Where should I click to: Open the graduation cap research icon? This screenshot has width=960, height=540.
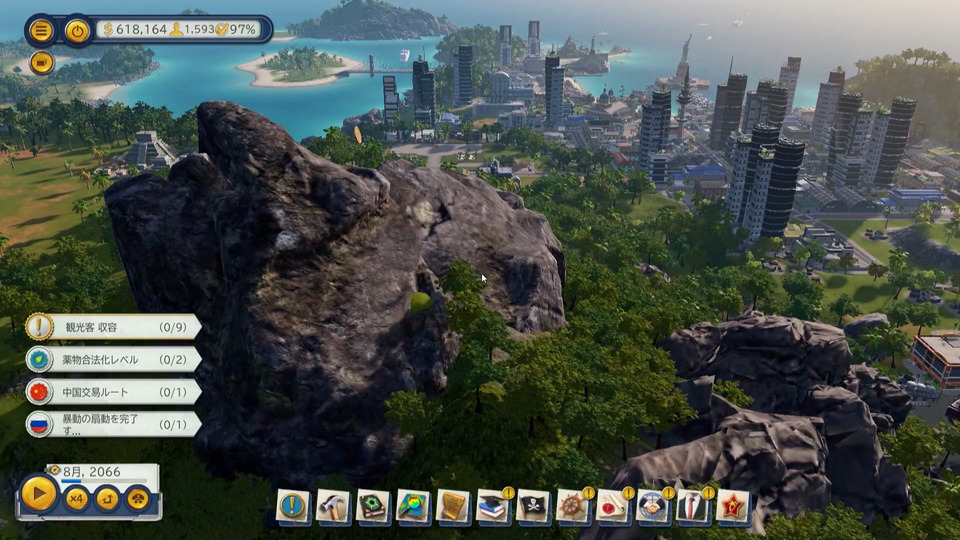click(x=493, y=506)
